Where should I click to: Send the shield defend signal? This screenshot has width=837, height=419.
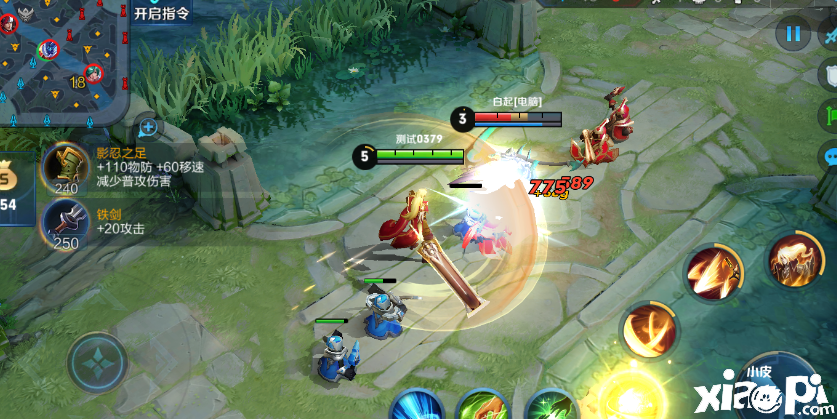tap(828, 73)
